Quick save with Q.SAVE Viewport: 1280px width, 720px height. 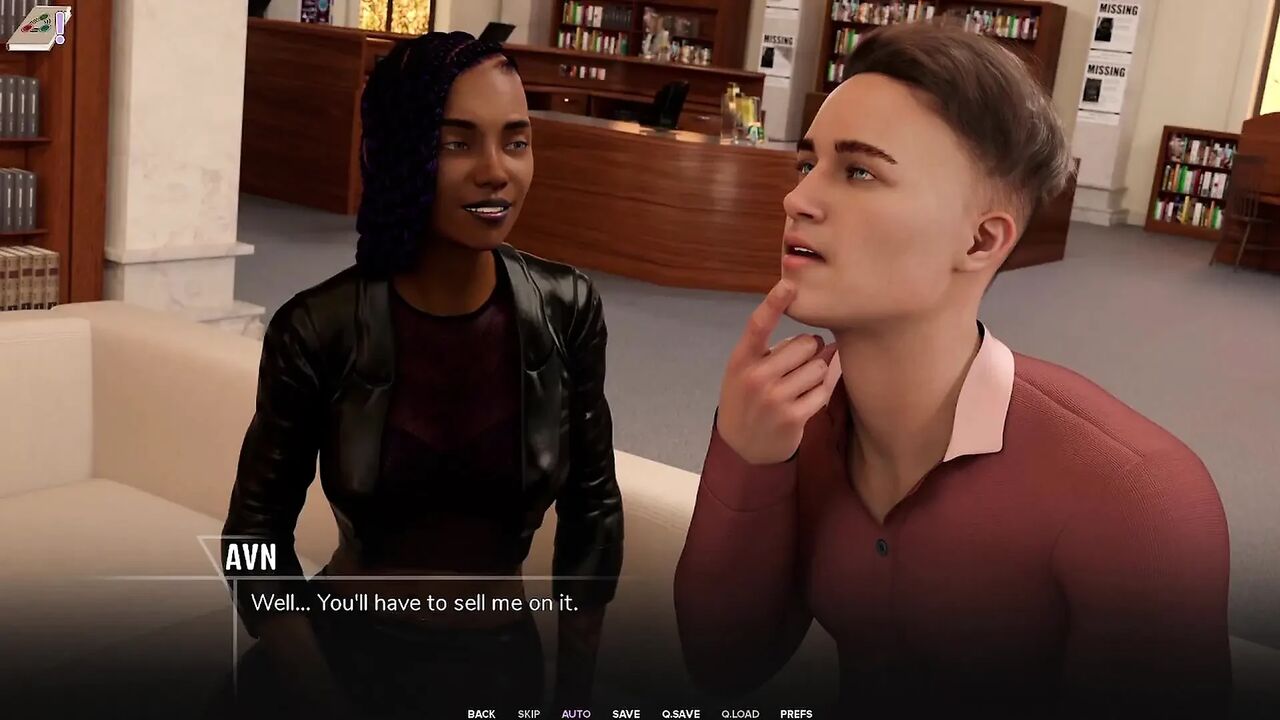pyautogui.click(x=681, y=714)
